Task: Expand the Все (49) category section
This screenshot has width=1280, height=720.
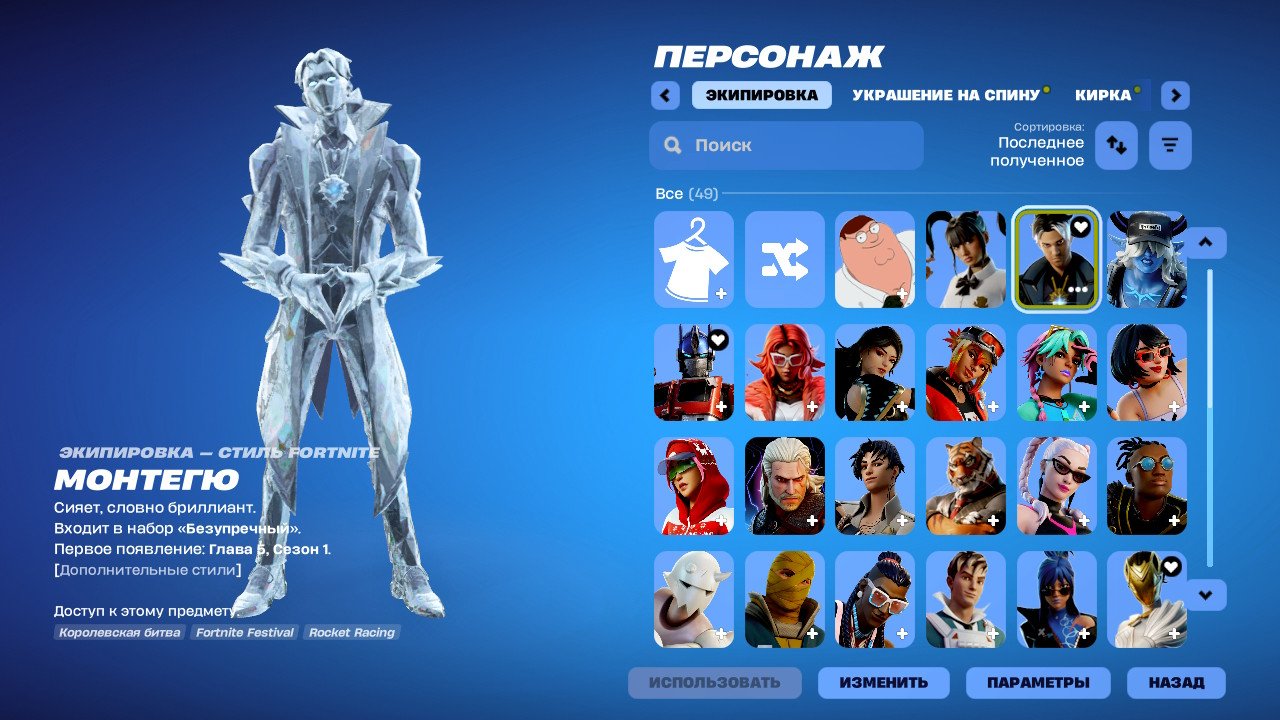Action: click(685, 193)
